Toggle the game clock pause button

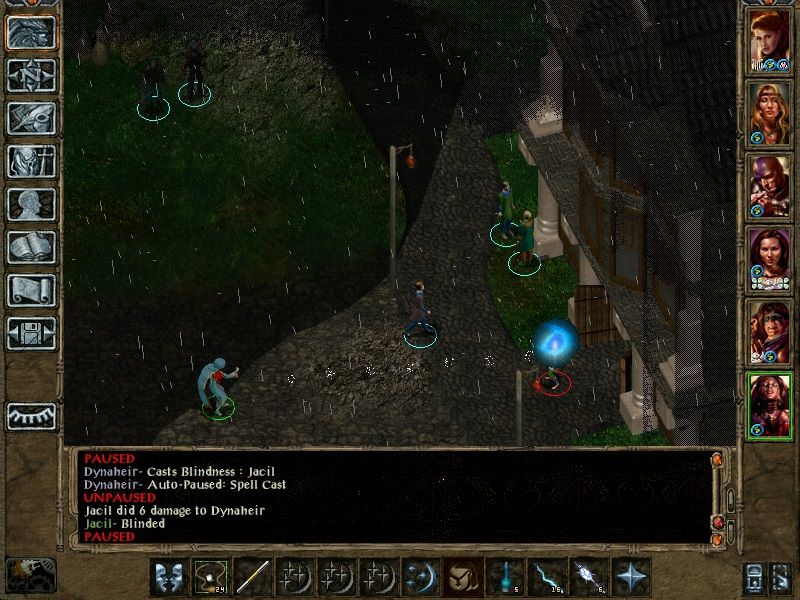30,574
